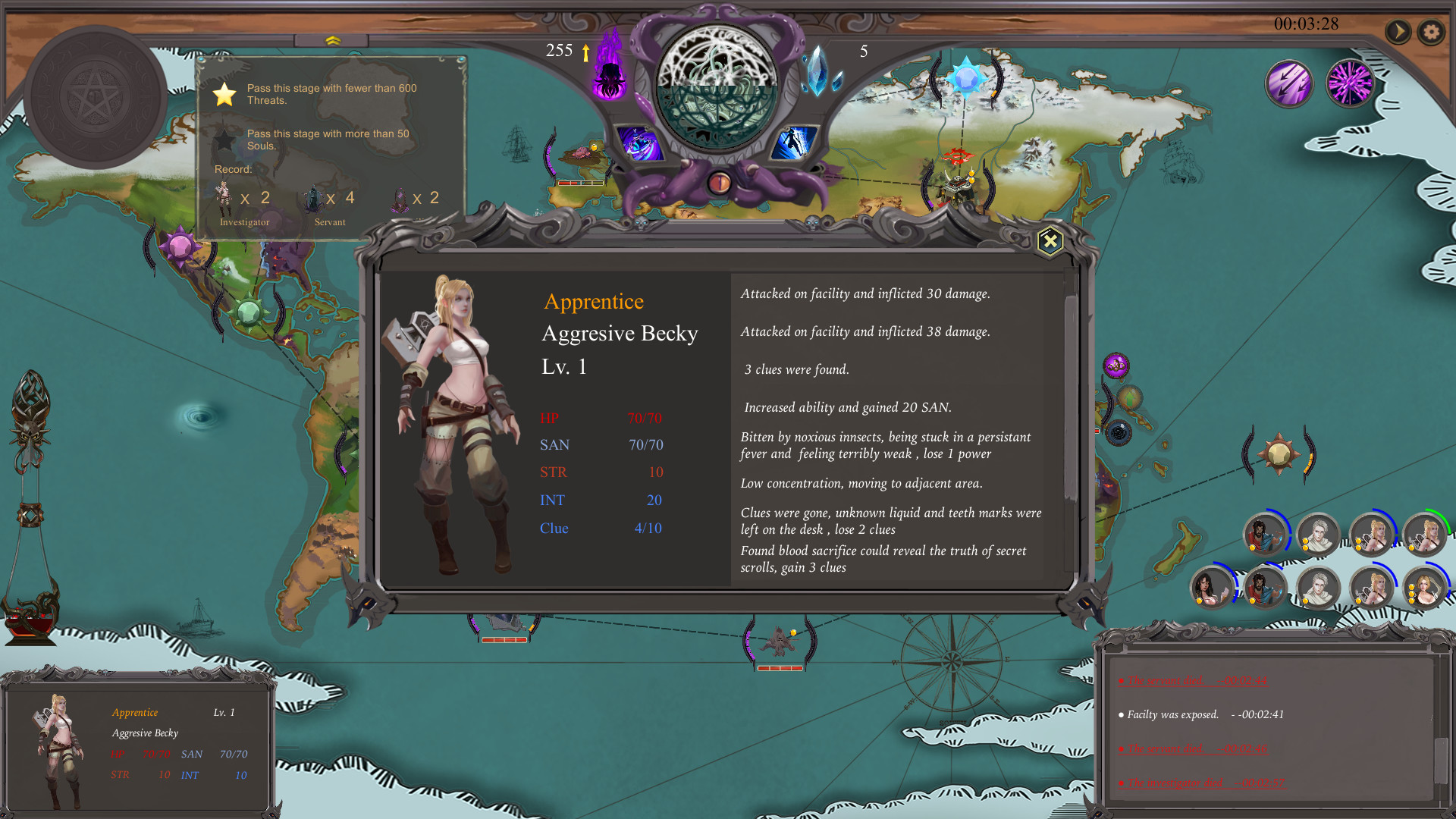This screenshot has height=819, width=1456.
Task: Select the blue leaping-figure skill slot
Action: (x=794, y=141)
